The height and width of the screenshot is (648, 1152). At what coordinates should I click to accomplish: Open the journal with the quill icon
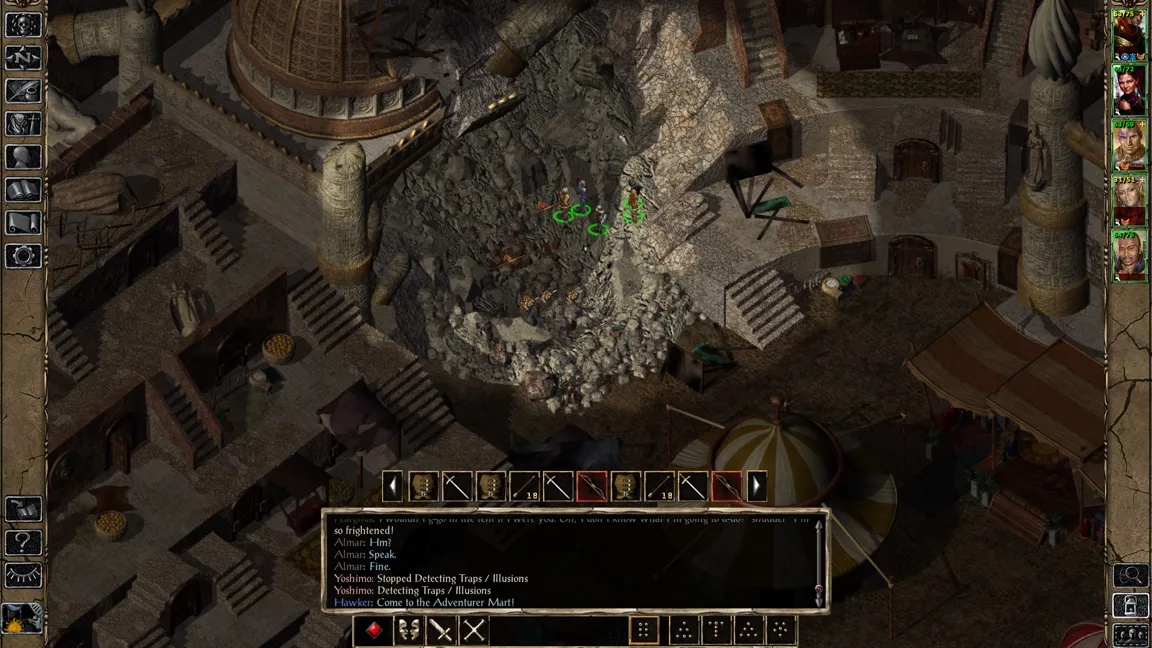23,91
